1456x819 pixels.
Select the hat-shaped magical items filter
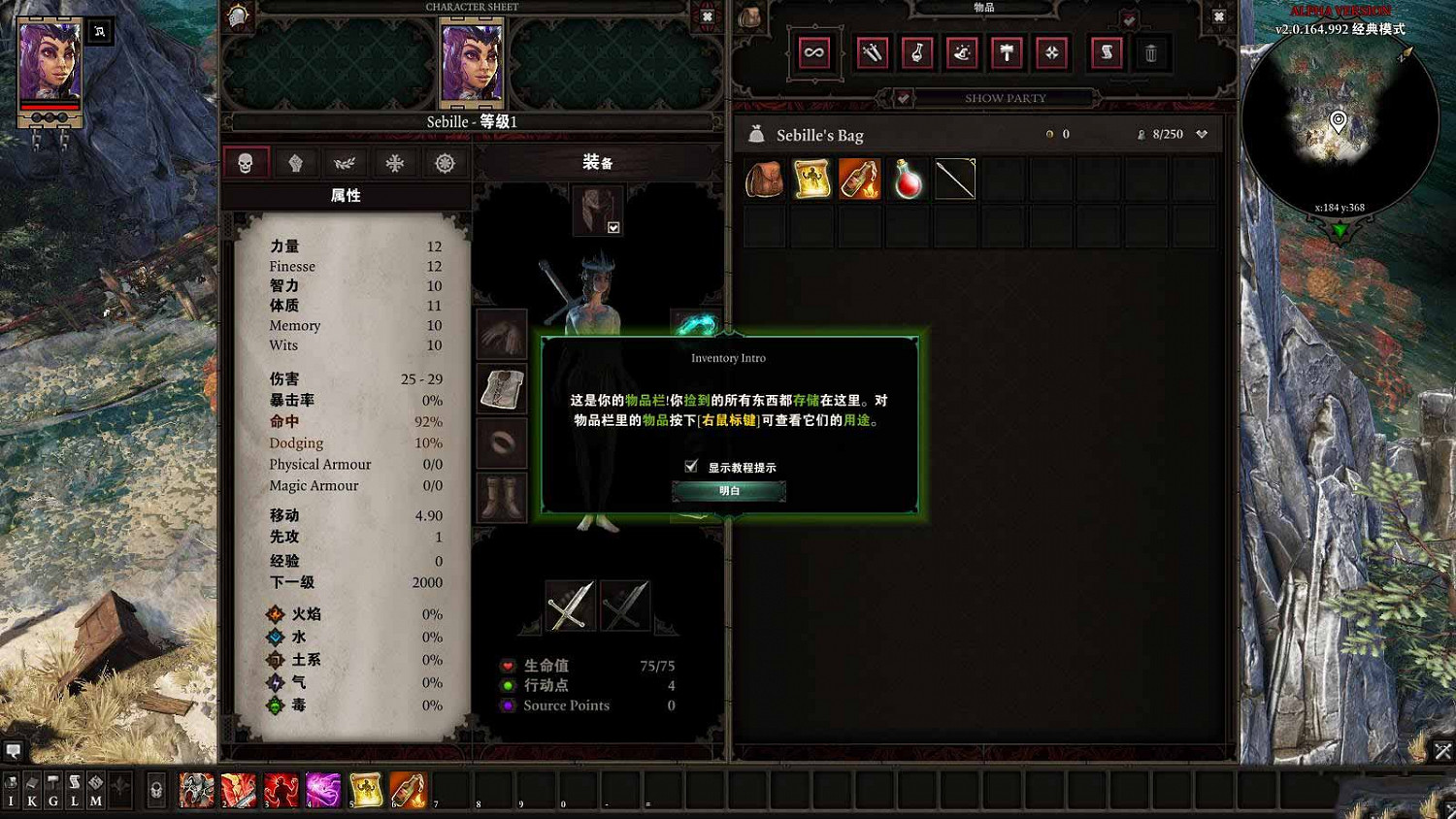coord(961,53)
